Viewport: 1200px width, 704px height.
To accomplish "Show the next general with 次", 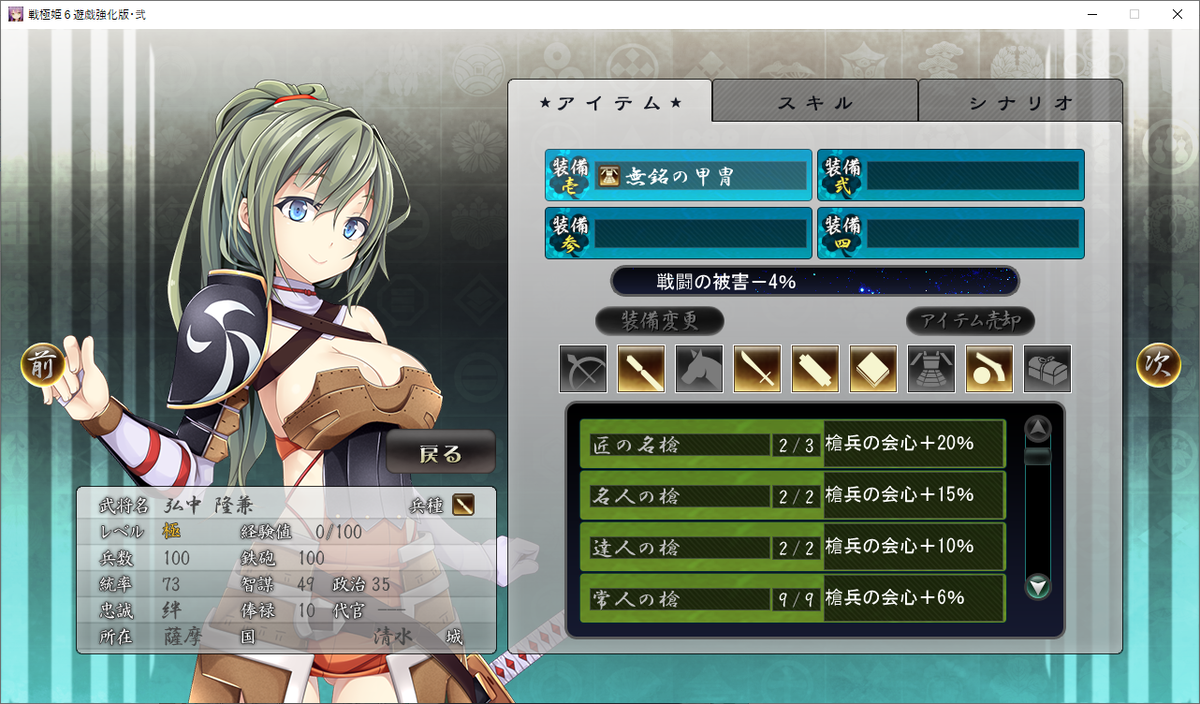I will 1158,365.
